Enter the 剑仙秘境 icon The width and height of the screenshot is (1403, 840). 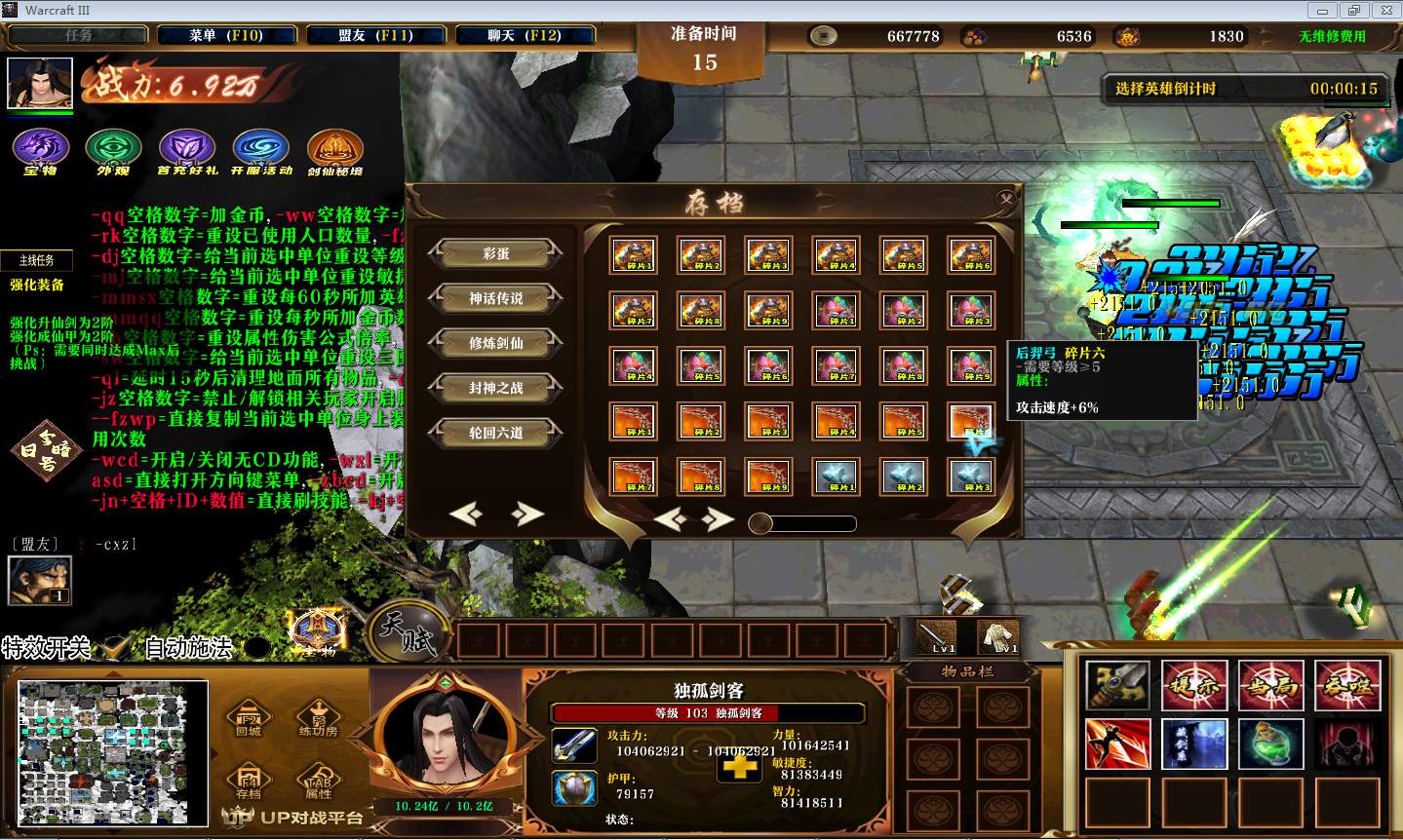tap(334, 149)
